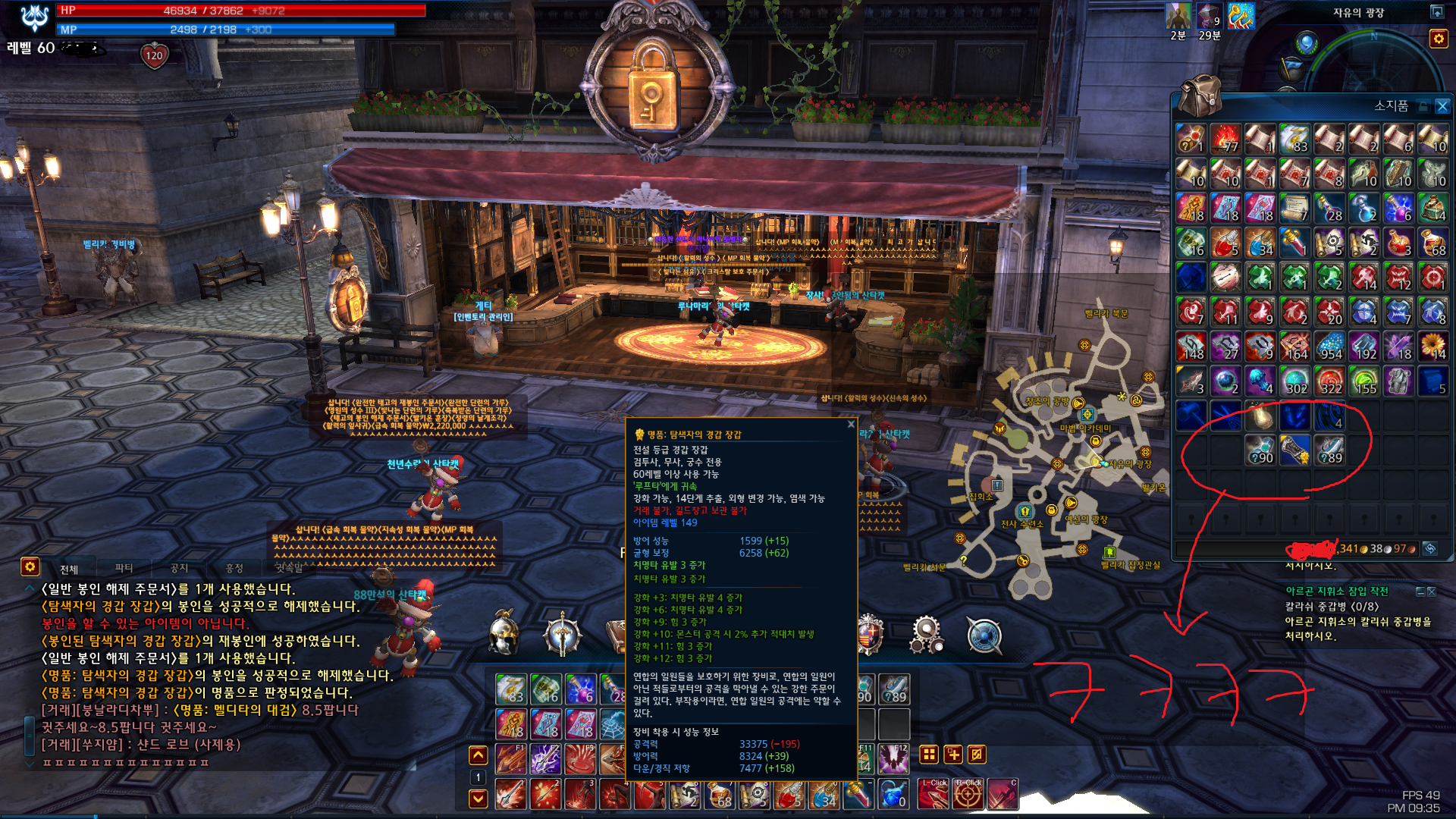Sort inventory with the refresh button
1456x819 pixels.
pyautogui.click(x=1429, y=548)
